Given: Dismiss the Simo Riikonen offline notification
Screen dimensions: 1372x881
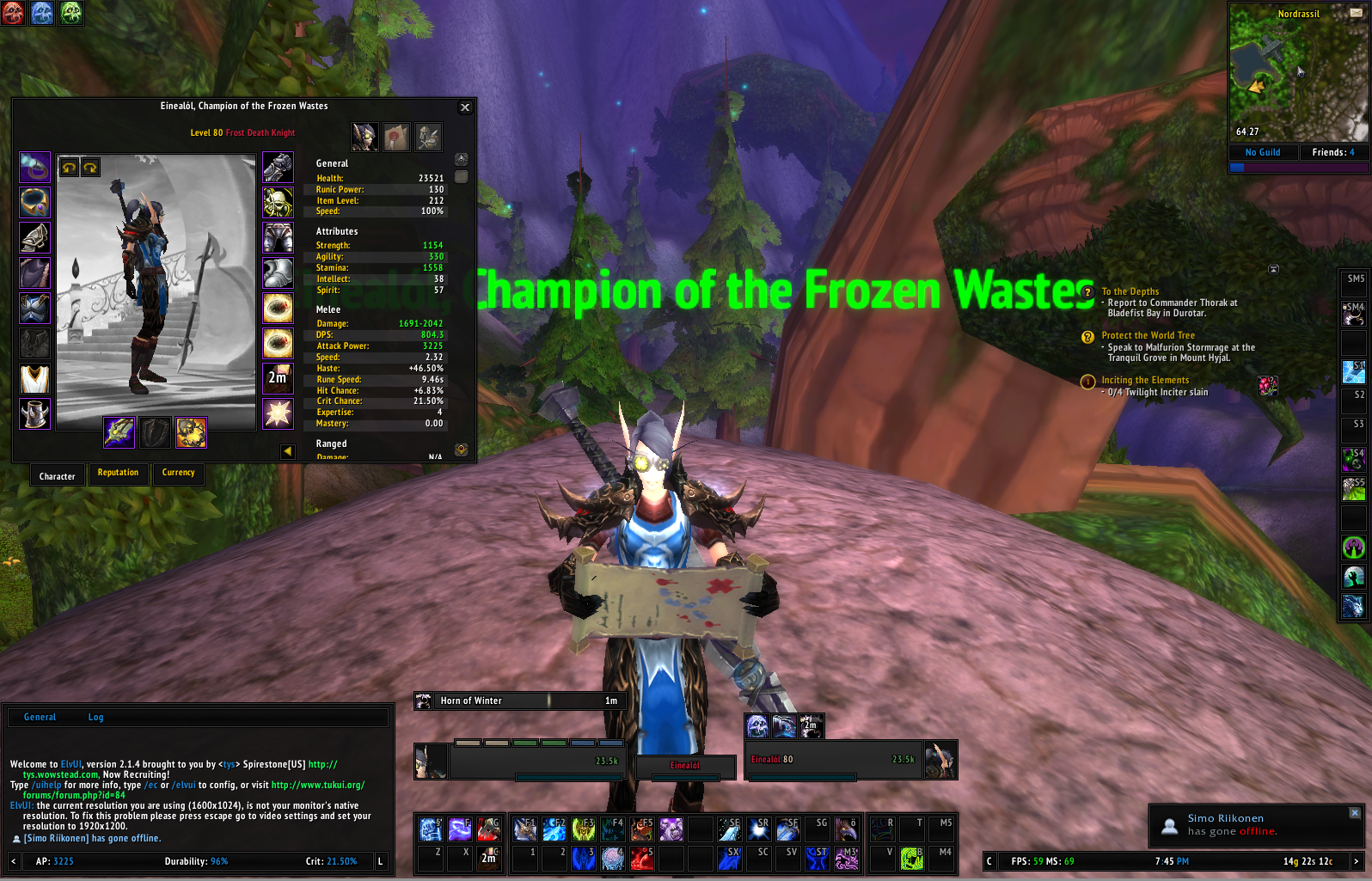Looking at the screenshot, I should [x=1355, y=812].
